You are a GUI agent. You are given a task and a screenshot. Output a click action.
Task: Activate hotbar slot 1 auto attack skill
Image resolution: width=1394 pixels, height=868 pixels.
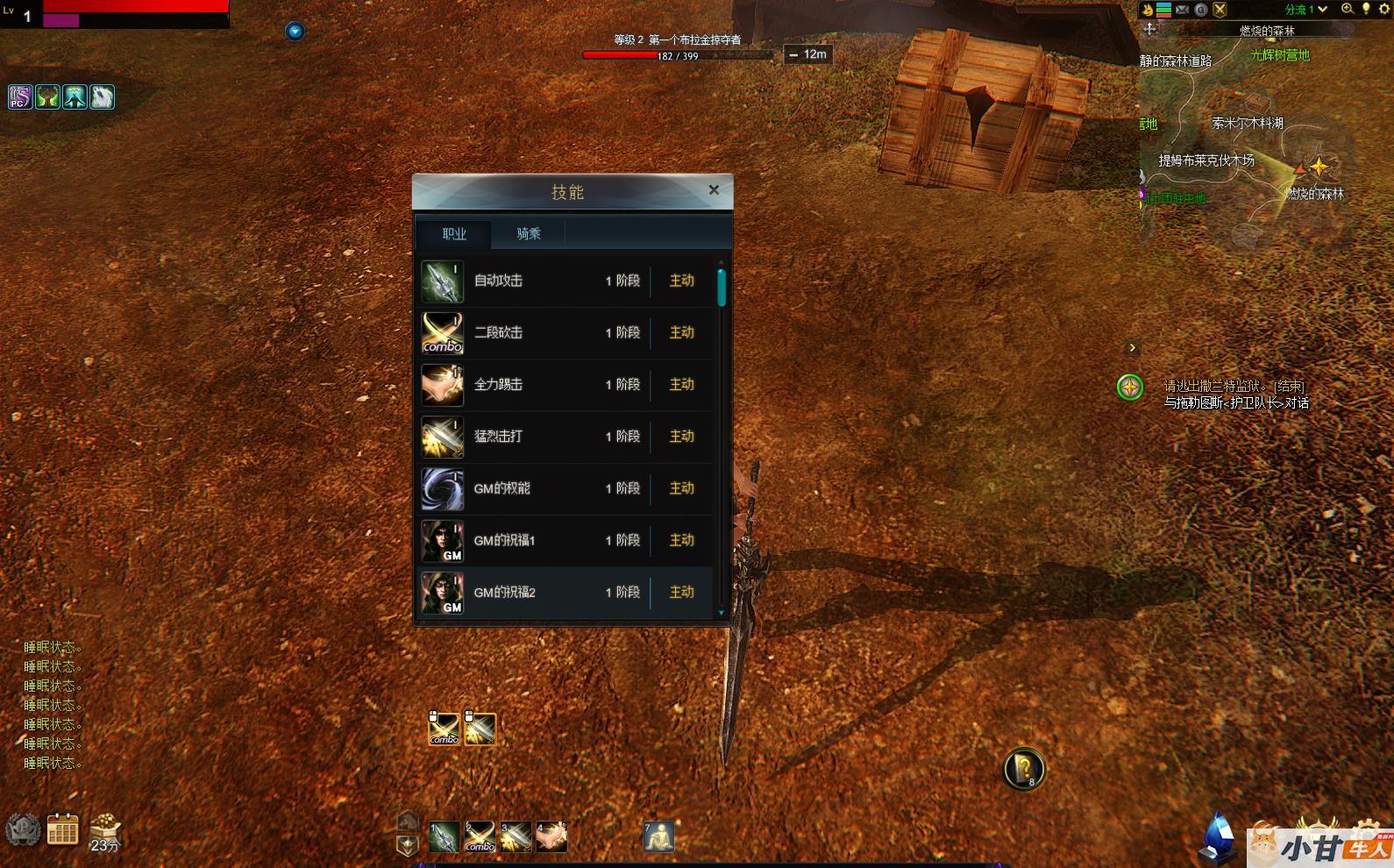444,838
